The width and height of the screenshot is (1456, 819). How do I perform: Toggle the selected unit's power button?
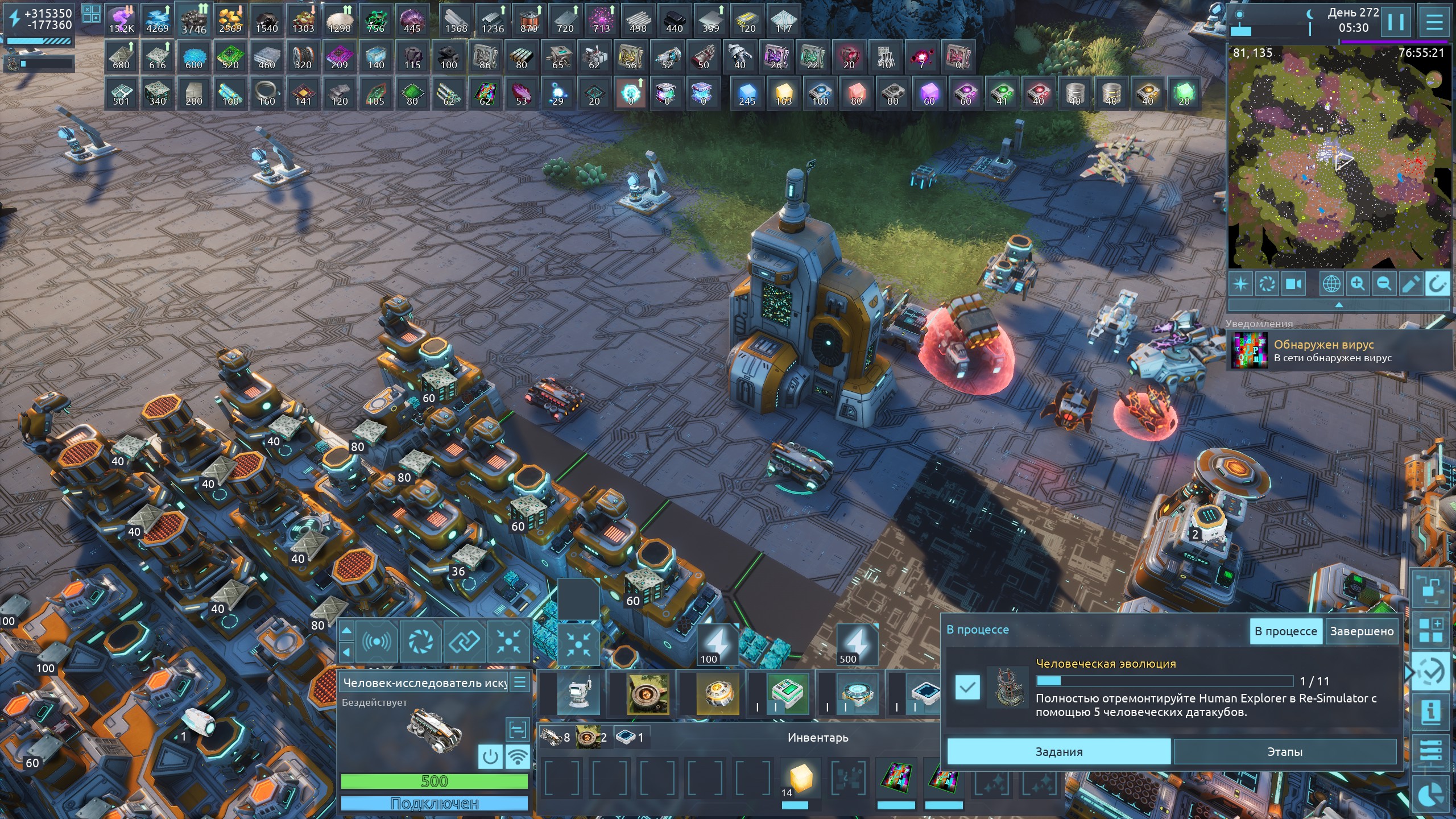(x=490, y=757)
